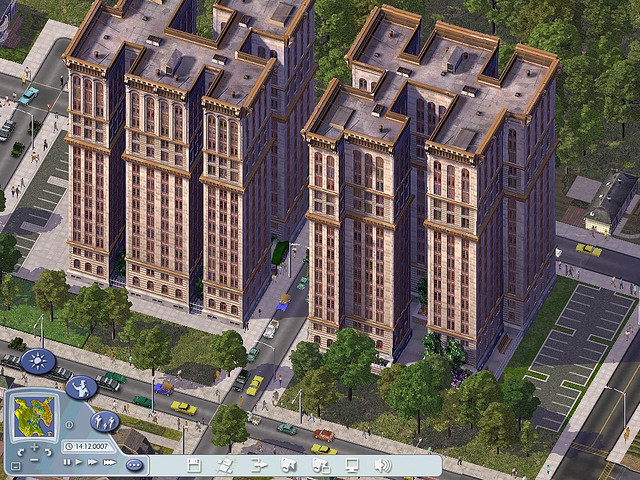
Task: Open God Mode with the sun button
Action: coord(37,360)
